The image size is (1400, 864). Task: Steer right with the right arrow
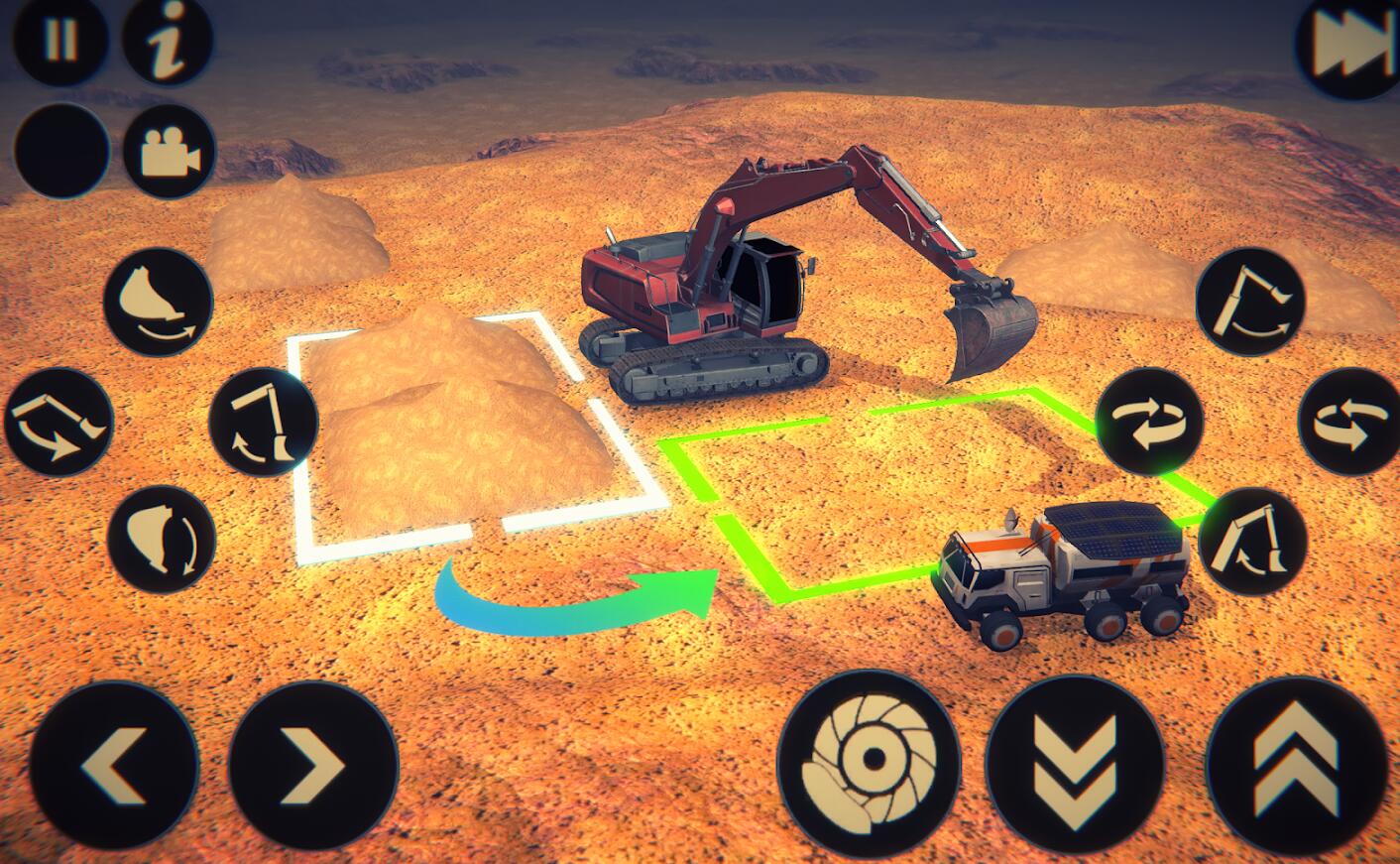coord(313,766)
